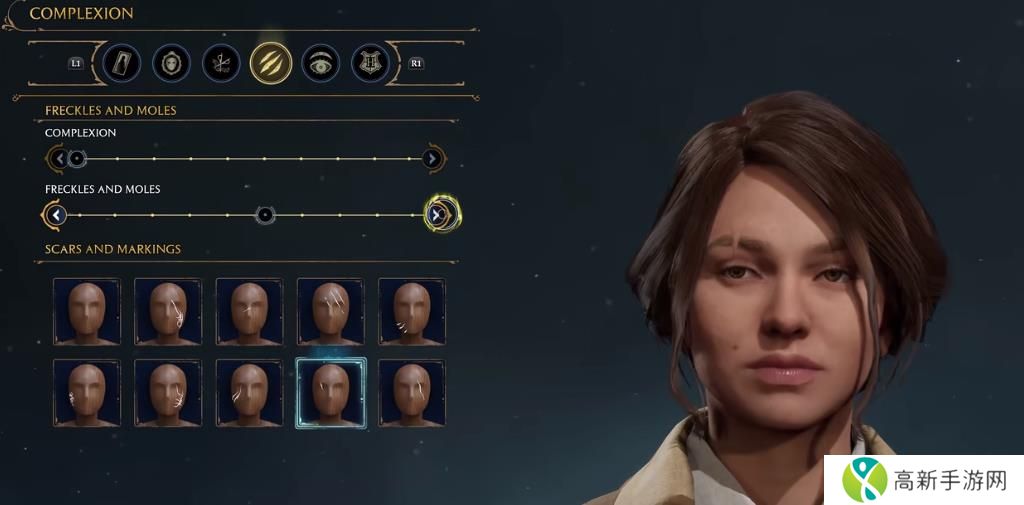This screenshot has width=1024, height=505.
Task: Switch to the face mask tab
Action: [x=171, y=63]
